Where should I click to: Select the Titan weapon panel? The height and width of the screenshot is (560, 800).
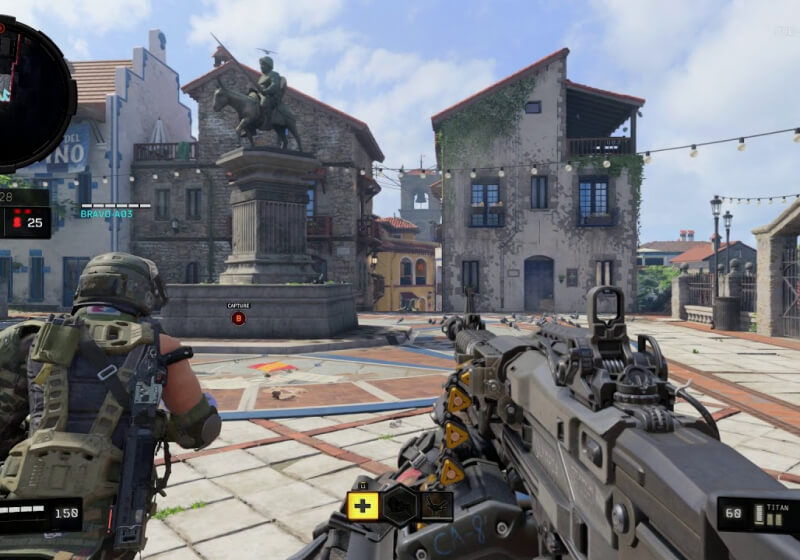pos(758,514)
